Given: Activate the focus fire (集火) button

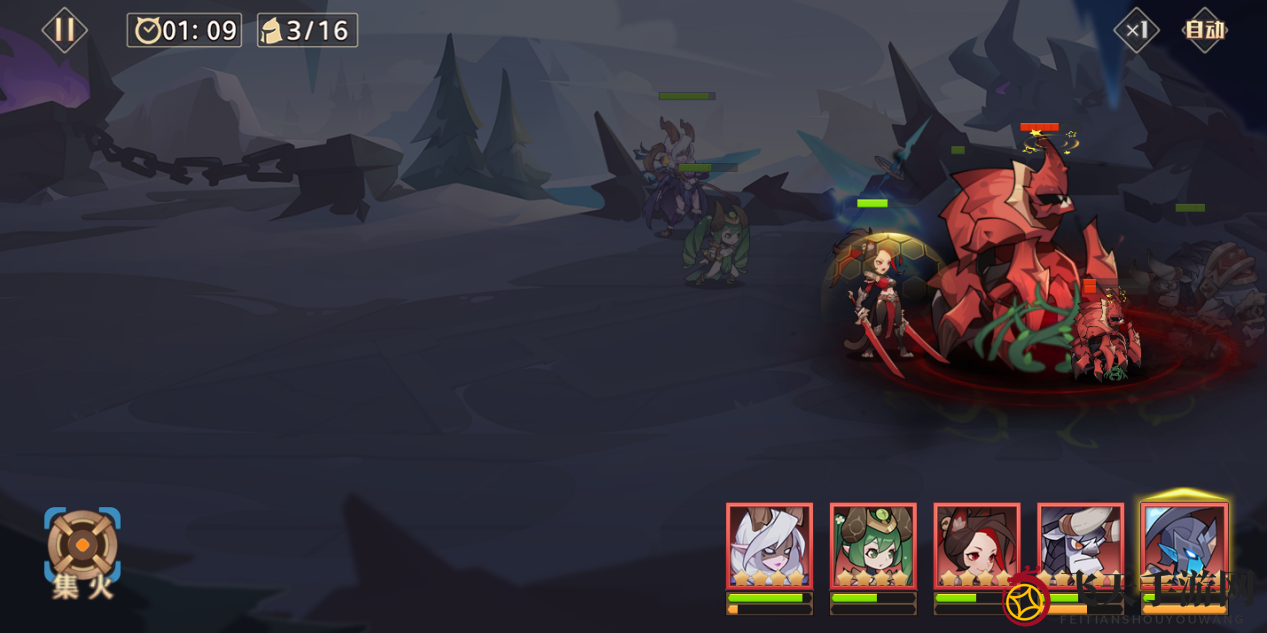Looking at the screenshot, I should [82, 552].
